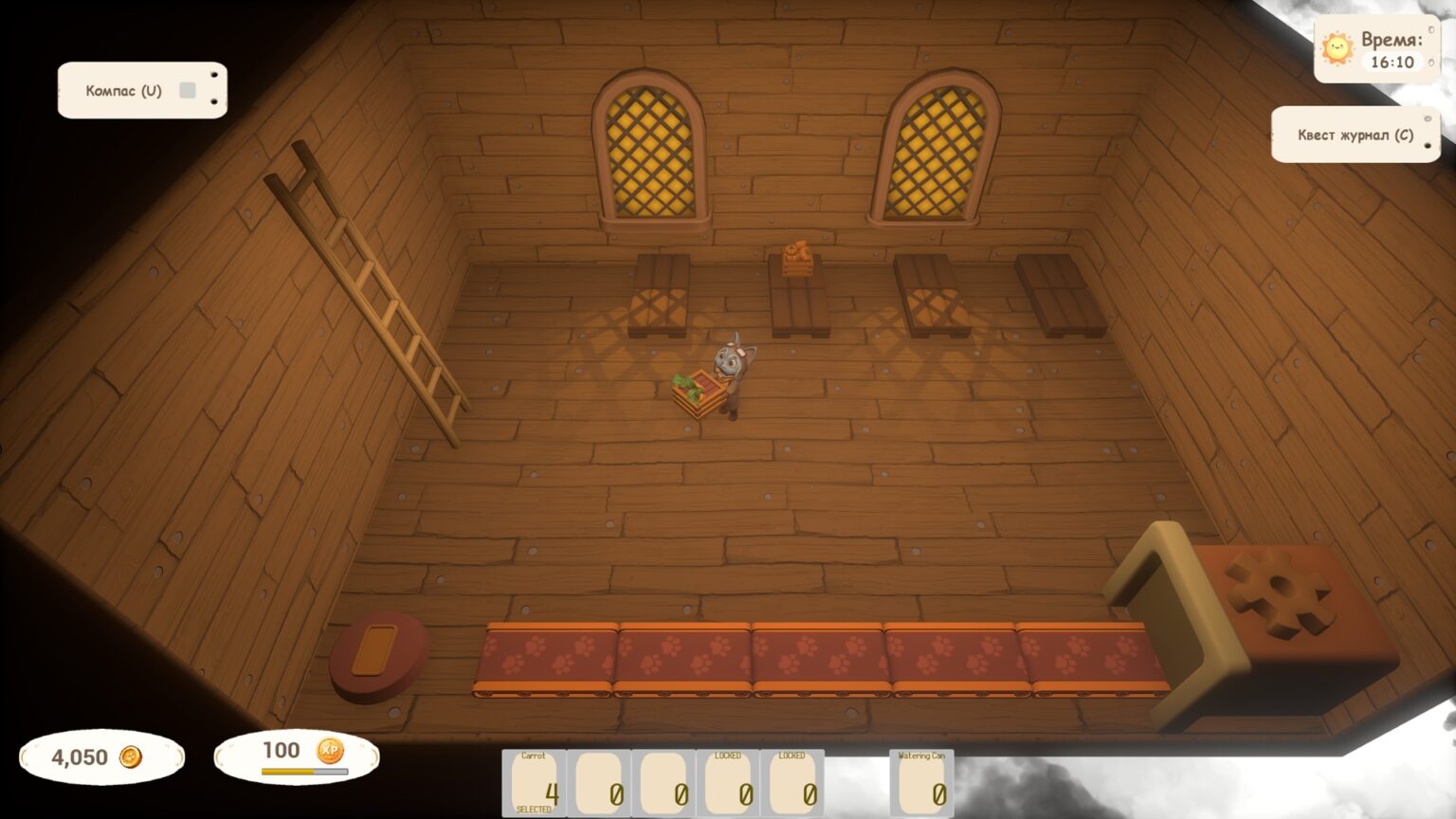Select the Watering Can slot
The width and height of the screenshot is (1456, 819).
921,783
